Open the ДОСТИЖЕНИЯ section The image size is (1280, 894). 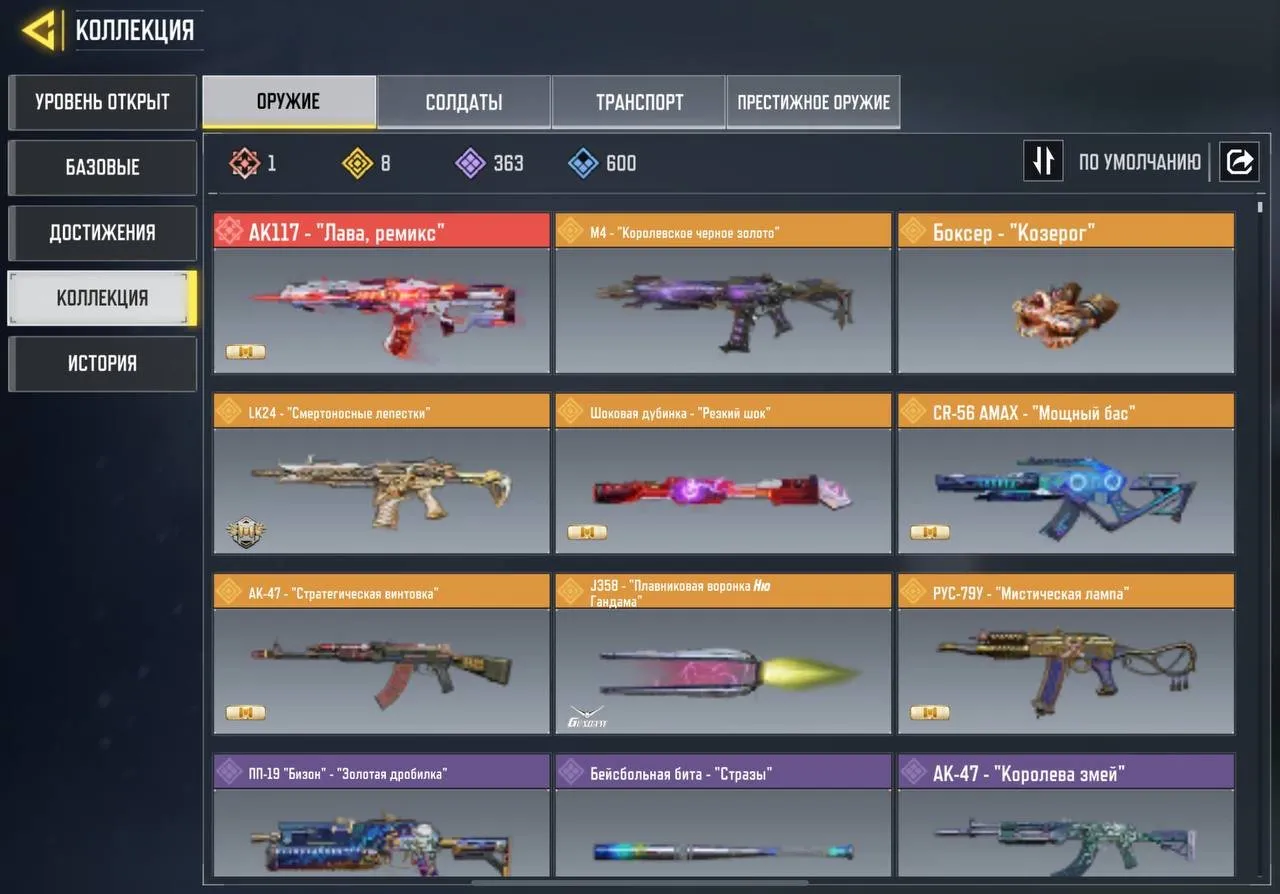pos(102,232)
